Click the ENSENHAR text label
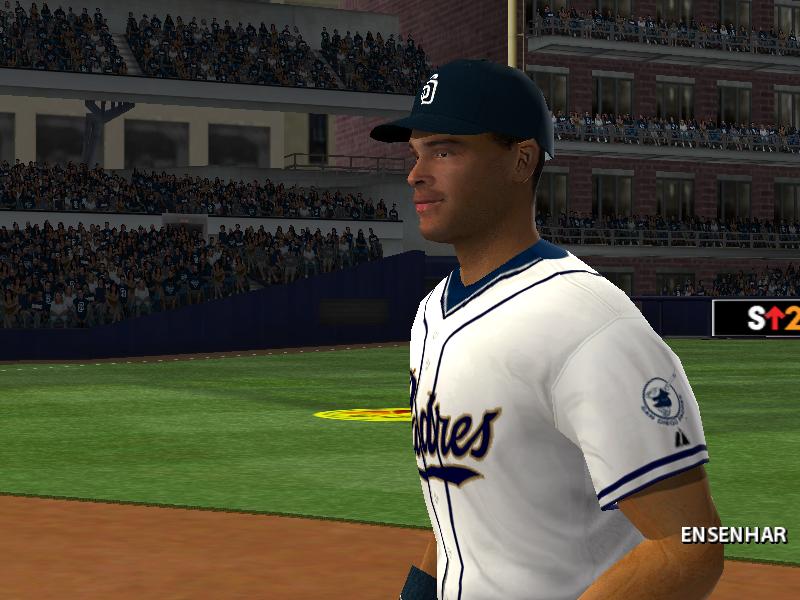Viewport: 800px width, 600px height. (x=733, y=535)
